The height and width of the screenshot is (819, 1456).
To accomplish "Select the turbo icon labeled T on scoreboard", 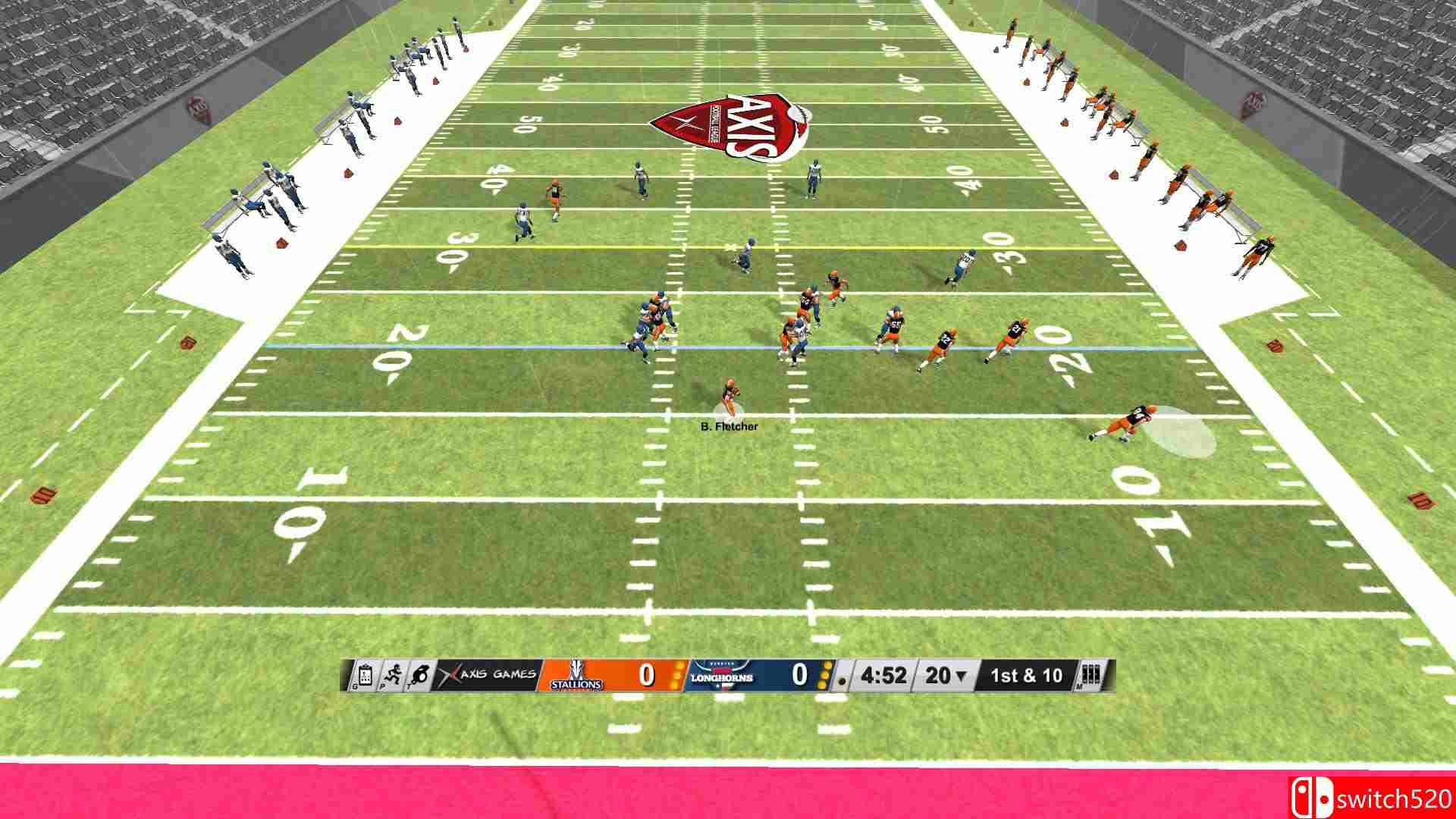I will point(422,675).
